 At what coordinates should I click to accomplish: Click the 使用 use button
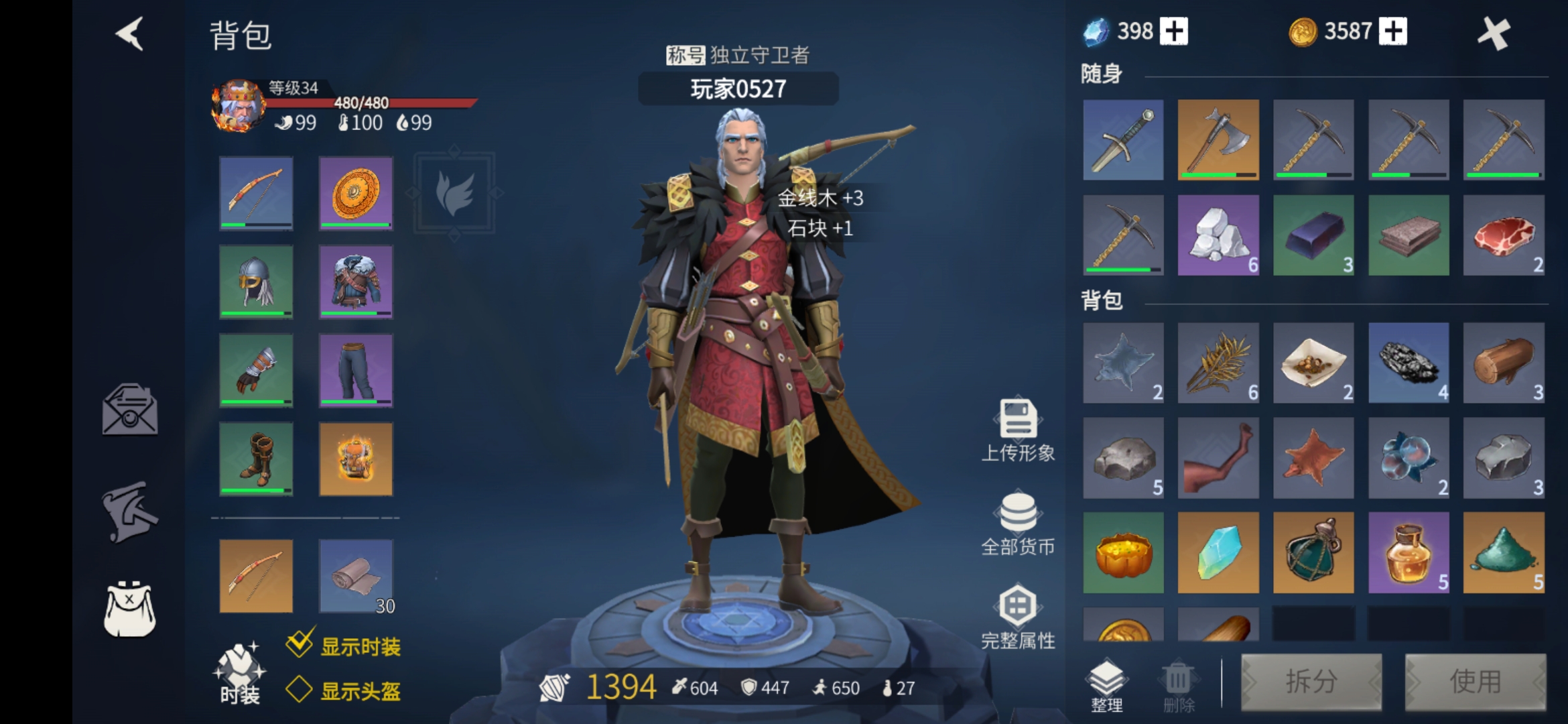pyautogui.click(x=1475, y=682)
